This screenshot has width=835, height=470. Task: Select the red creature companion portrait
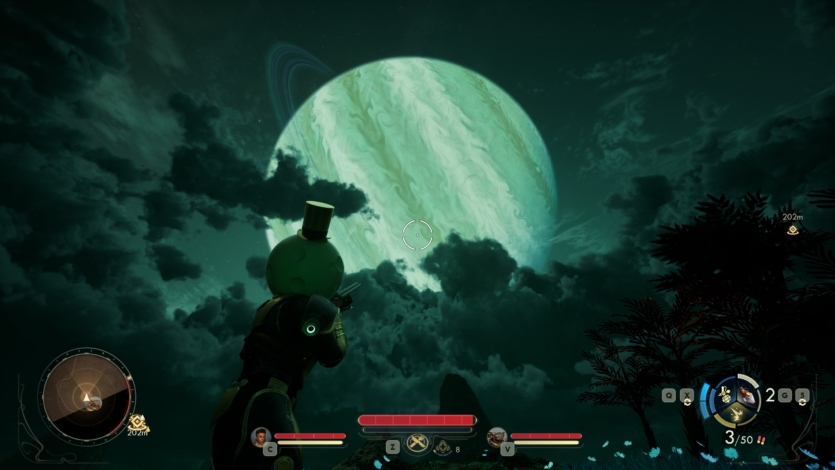(496, 436)
